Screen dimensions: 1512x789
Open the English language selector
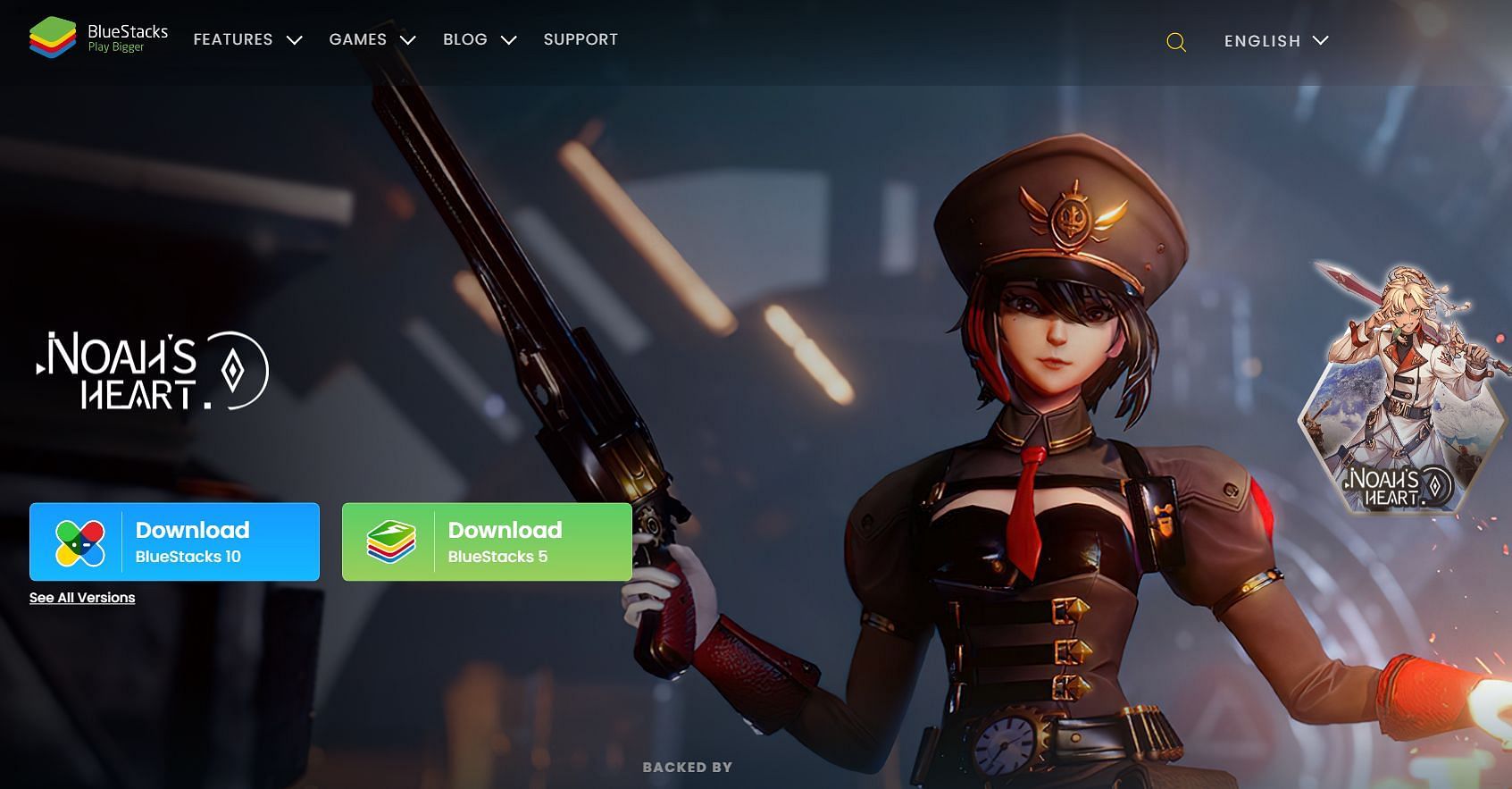(1275, 41)
